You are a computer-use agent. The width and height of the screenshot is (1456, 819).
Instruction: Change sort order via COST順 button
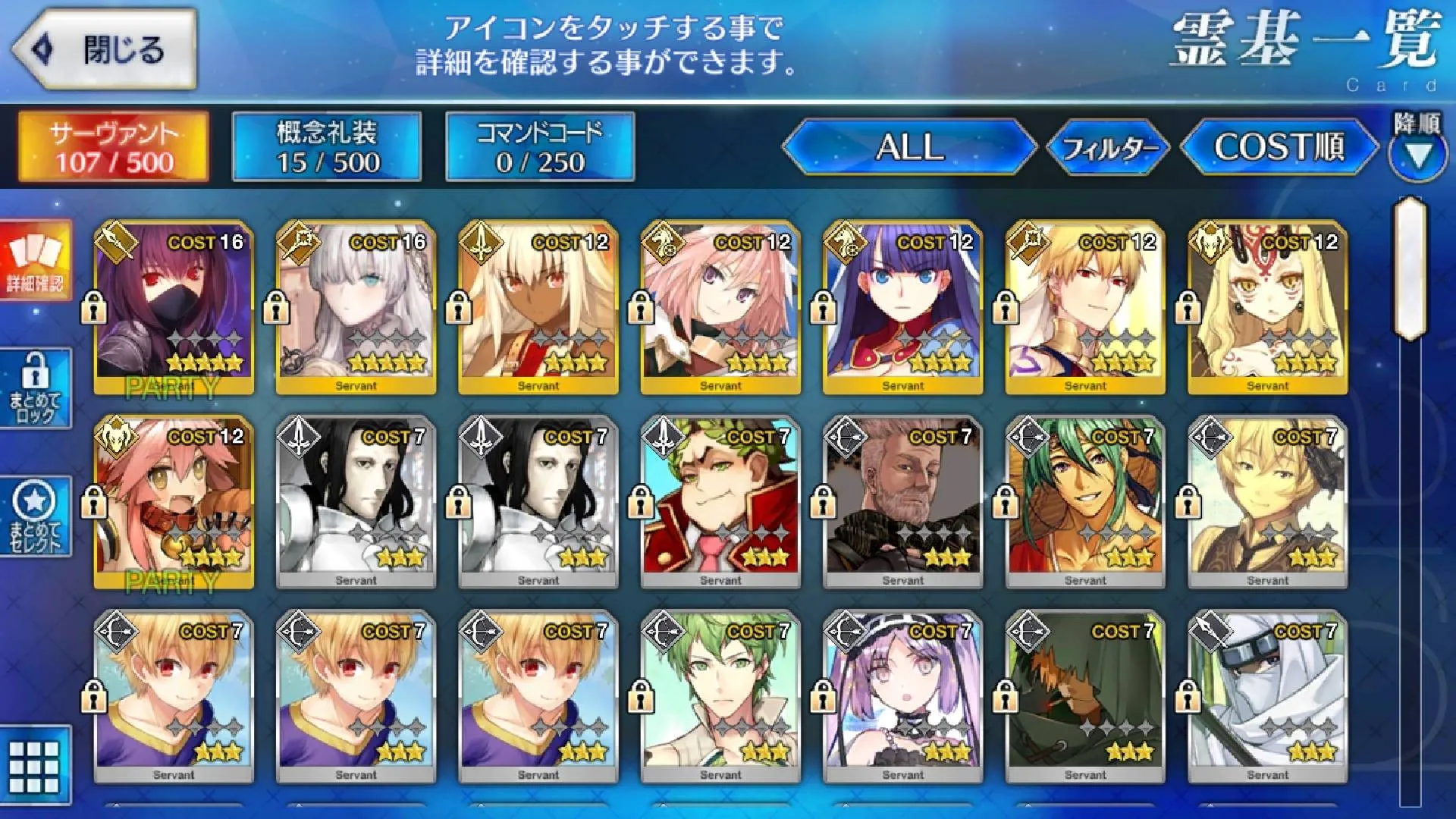click(x=1279, y=147)
